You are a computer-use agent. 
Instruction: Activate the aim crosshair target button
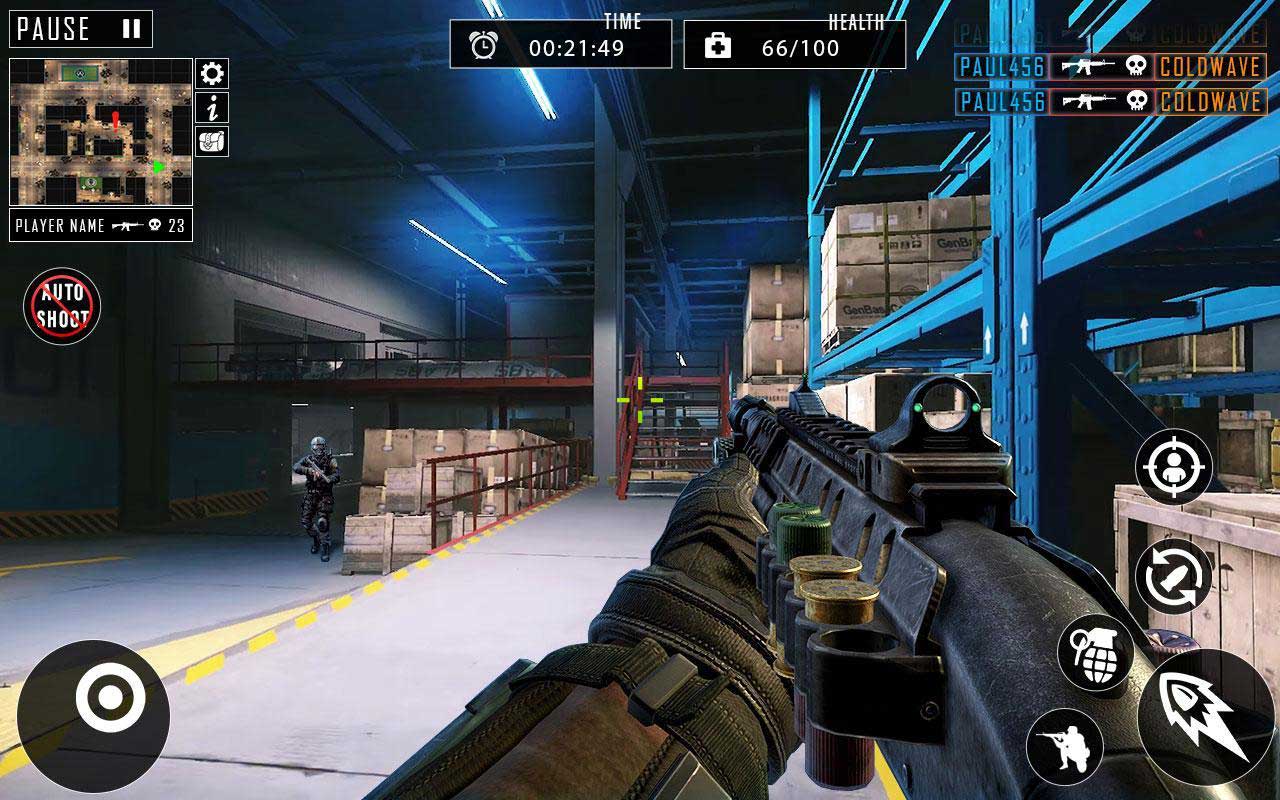click(x=1173, y=467)
